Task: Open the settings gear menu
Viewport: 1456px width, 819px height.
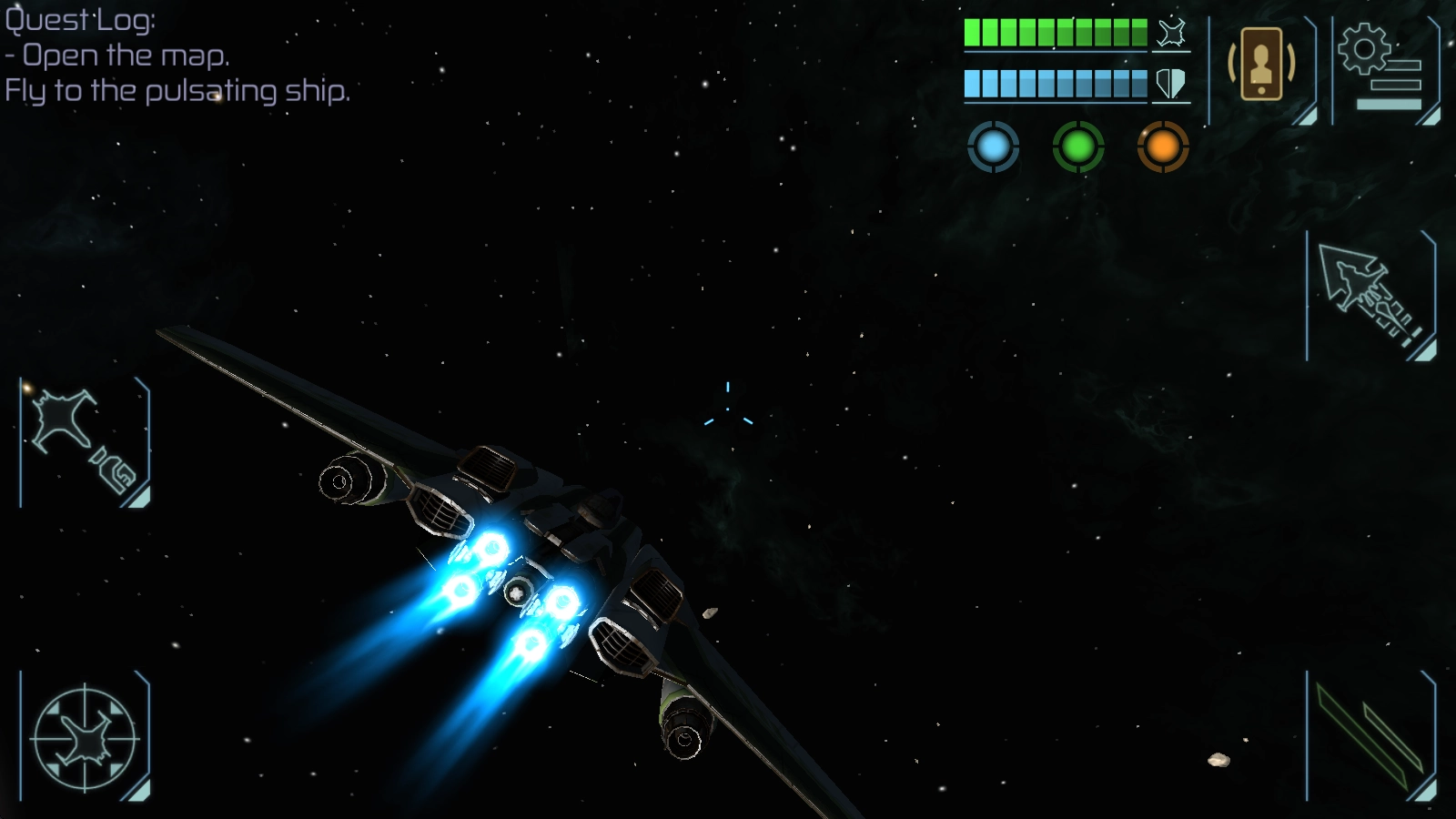Action: pos(1381,67)
